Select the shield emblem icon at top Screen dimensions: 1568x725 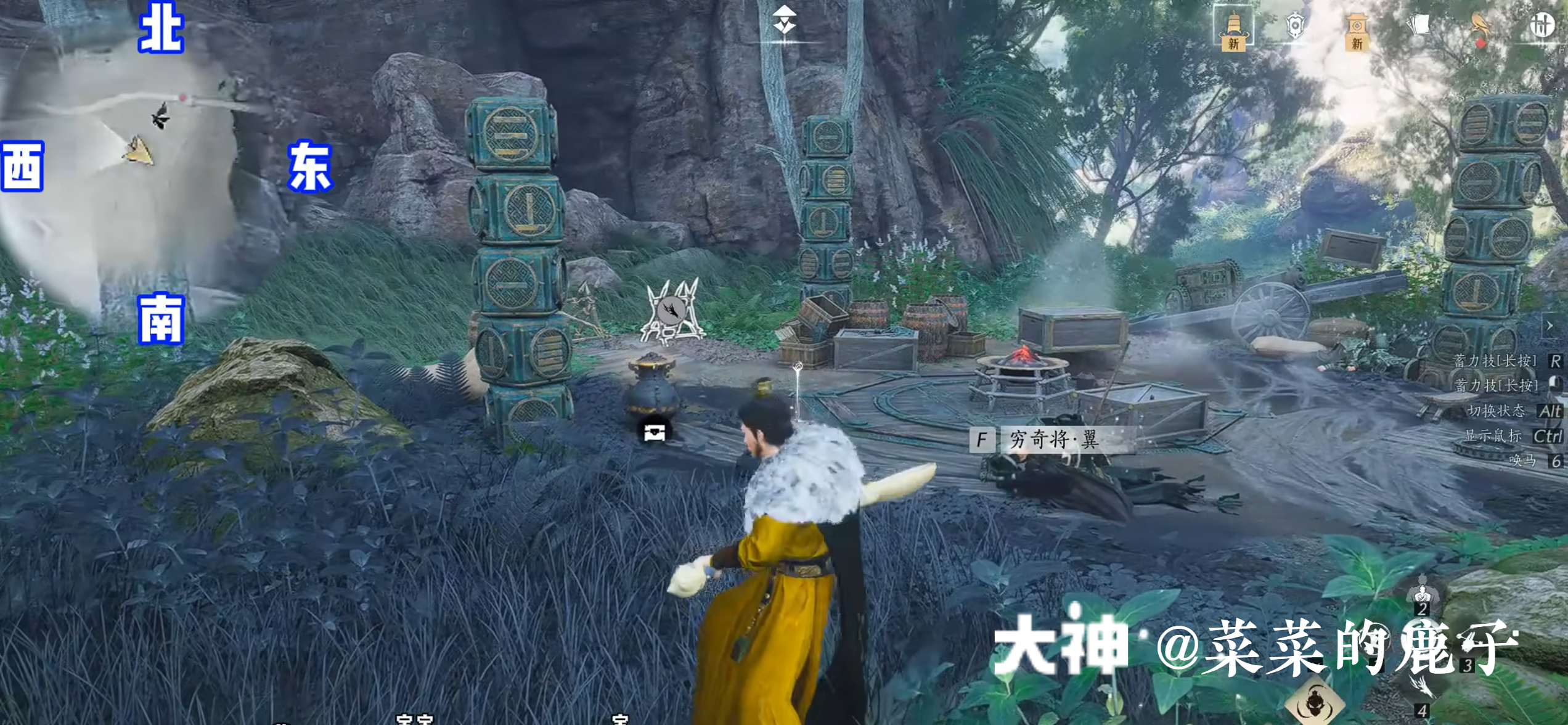[x=1294, y=23]
